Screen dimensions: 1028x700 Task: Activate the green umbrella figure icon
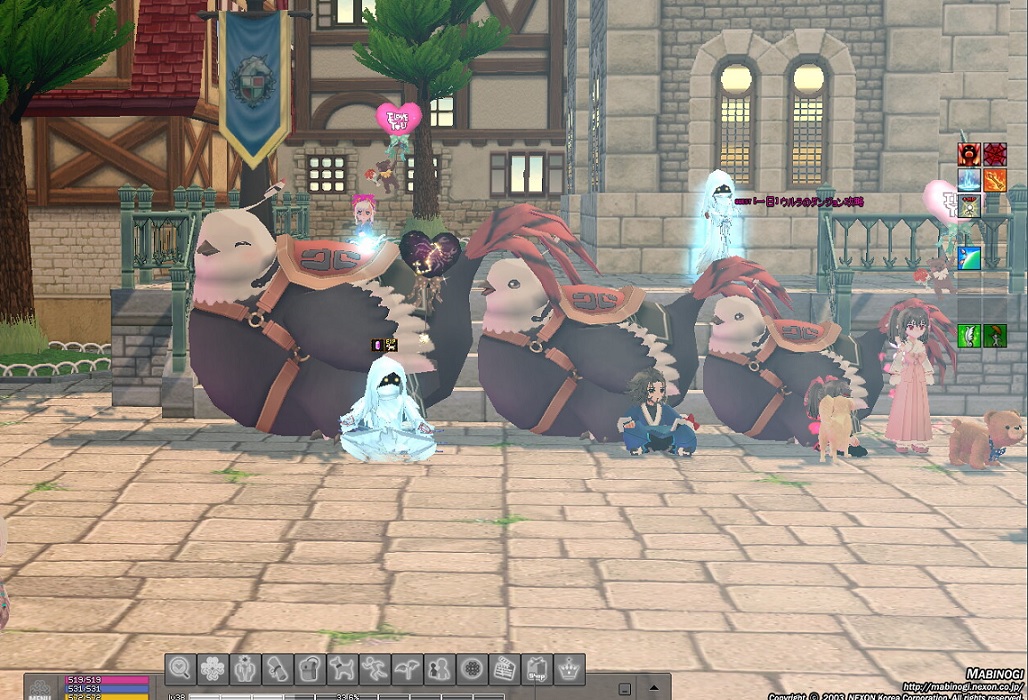tap(994, 336)
